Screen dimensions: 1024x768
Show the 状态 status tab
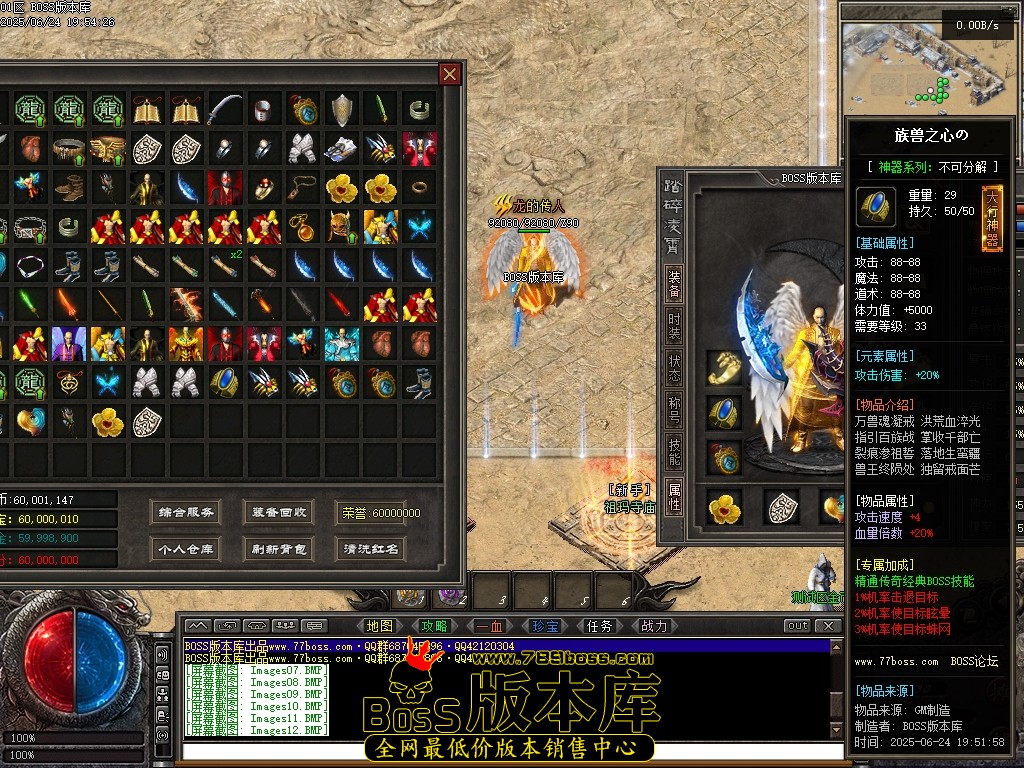(675, 369)
